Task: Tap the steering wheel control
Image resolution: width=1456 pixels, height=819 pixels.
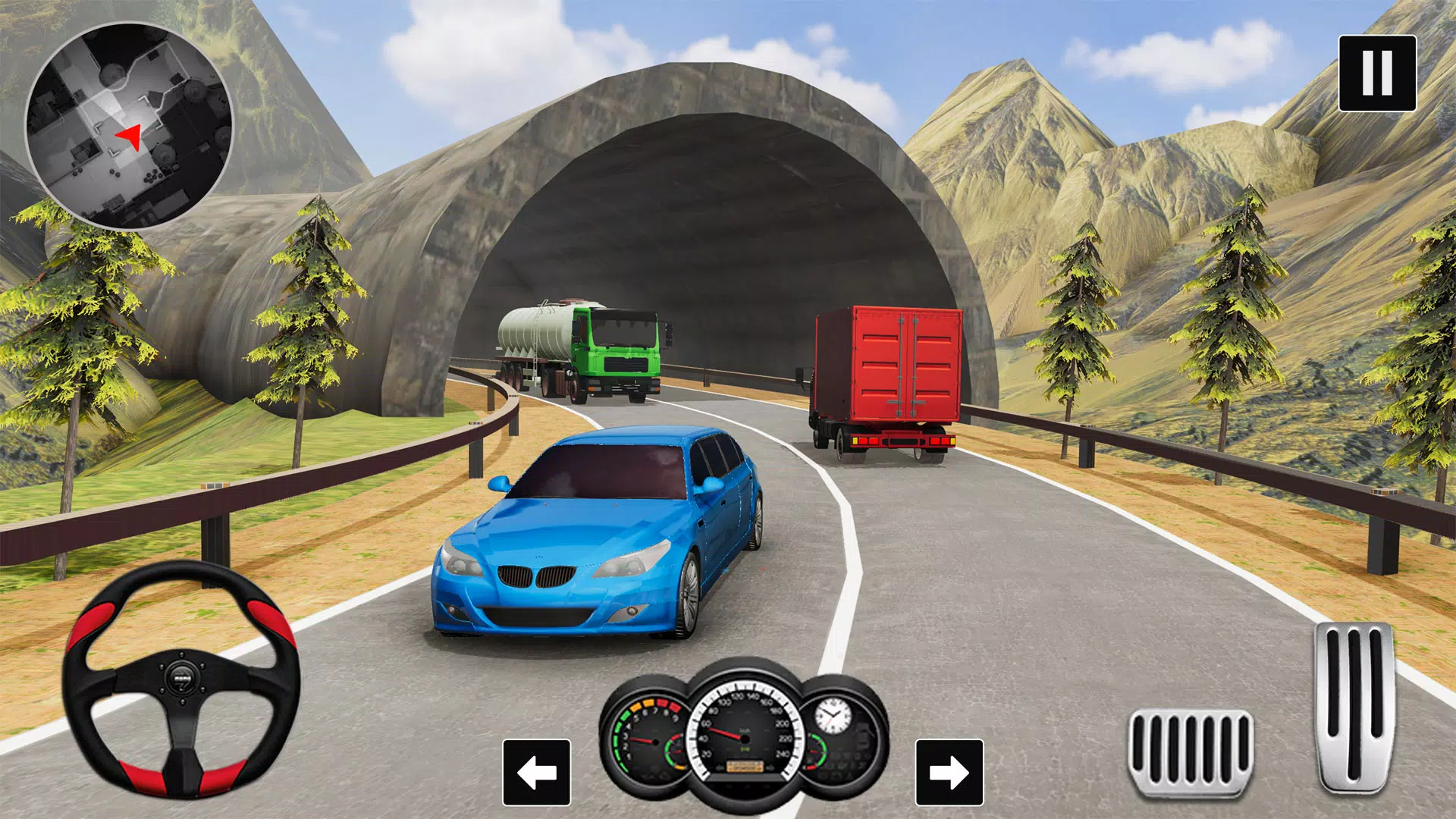Action: click(x=181, y=677)
